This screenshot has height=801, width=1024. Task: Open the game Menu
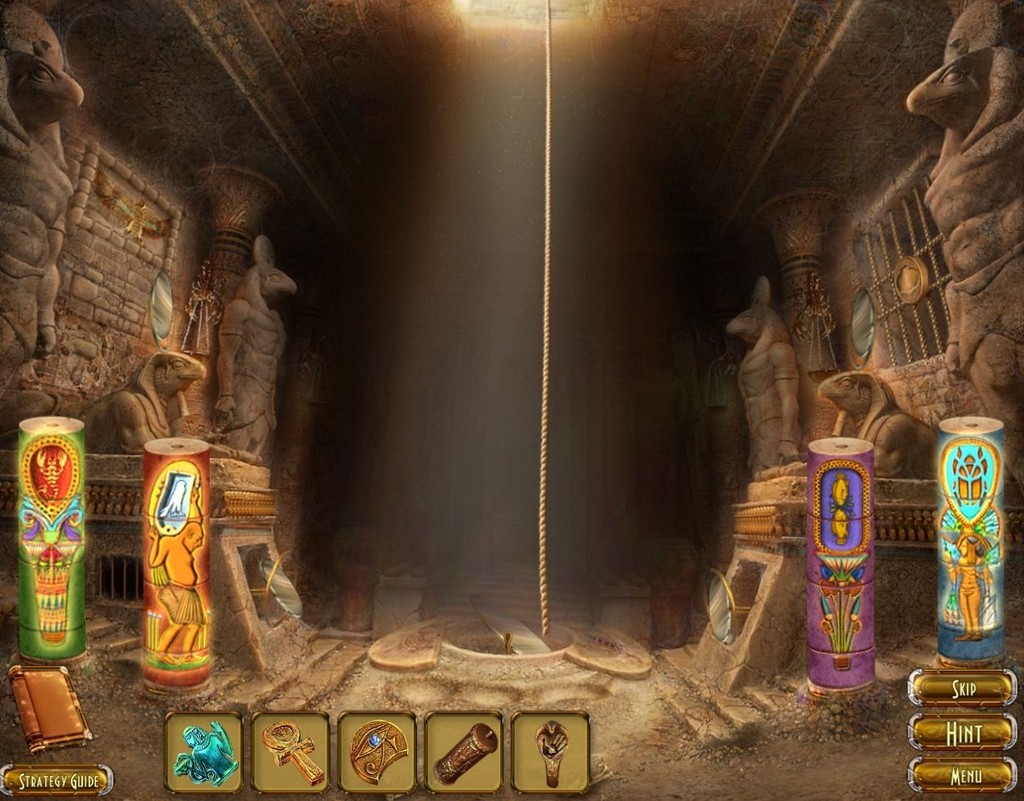click(x=962, y=774)
